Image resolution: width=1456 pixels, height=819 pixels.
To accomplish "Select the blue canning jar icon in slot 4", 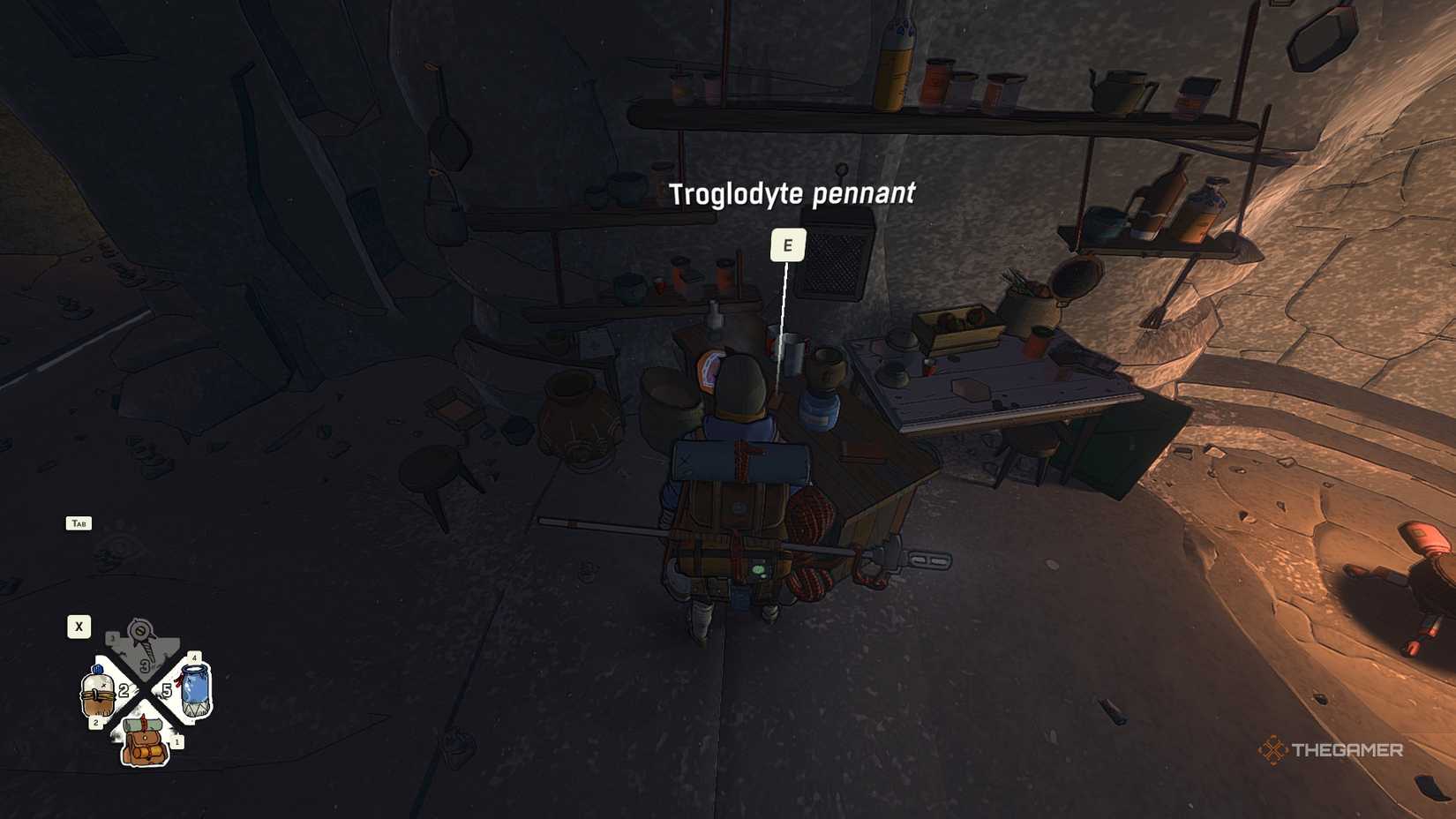I will coord(194,688).
